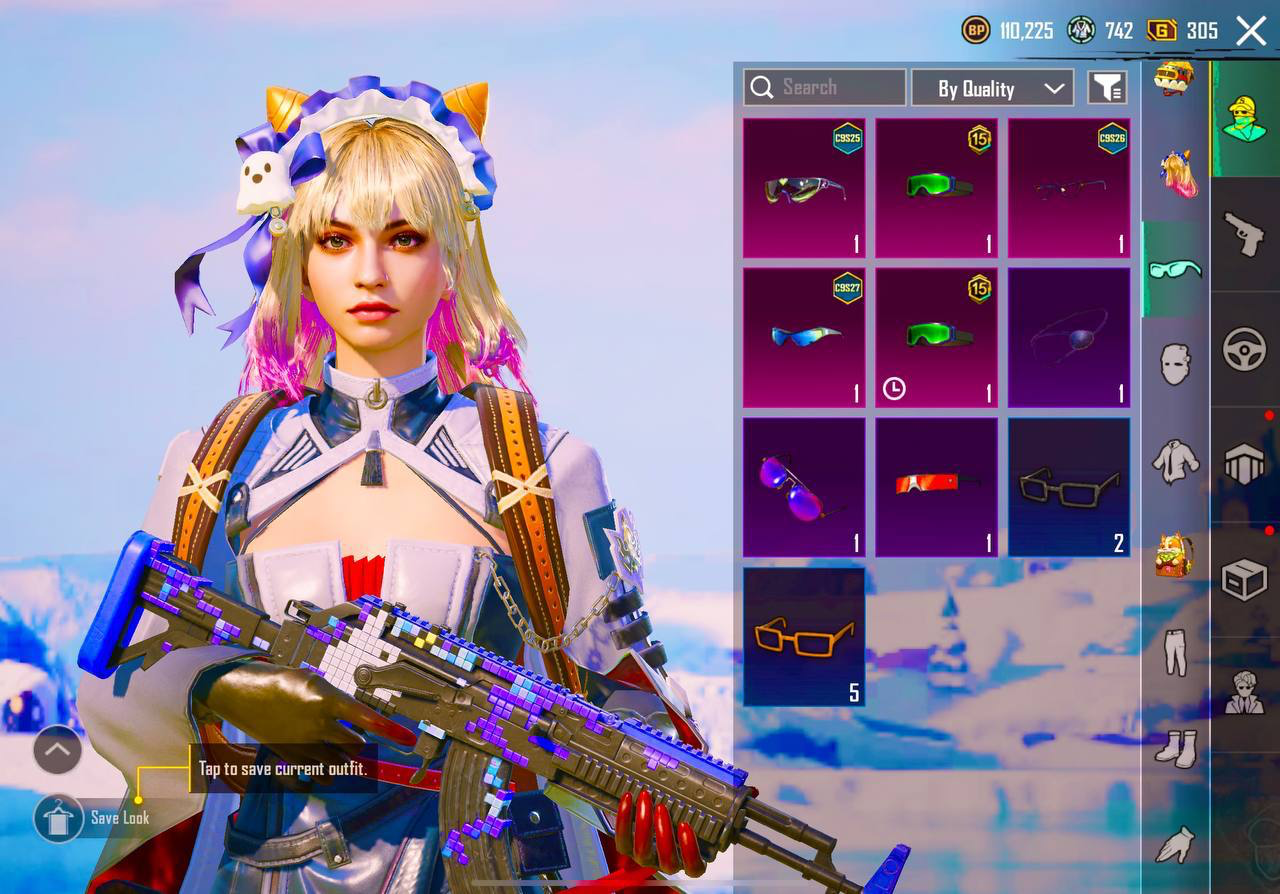Open the By Quality sort dropdown

[992, 88]
